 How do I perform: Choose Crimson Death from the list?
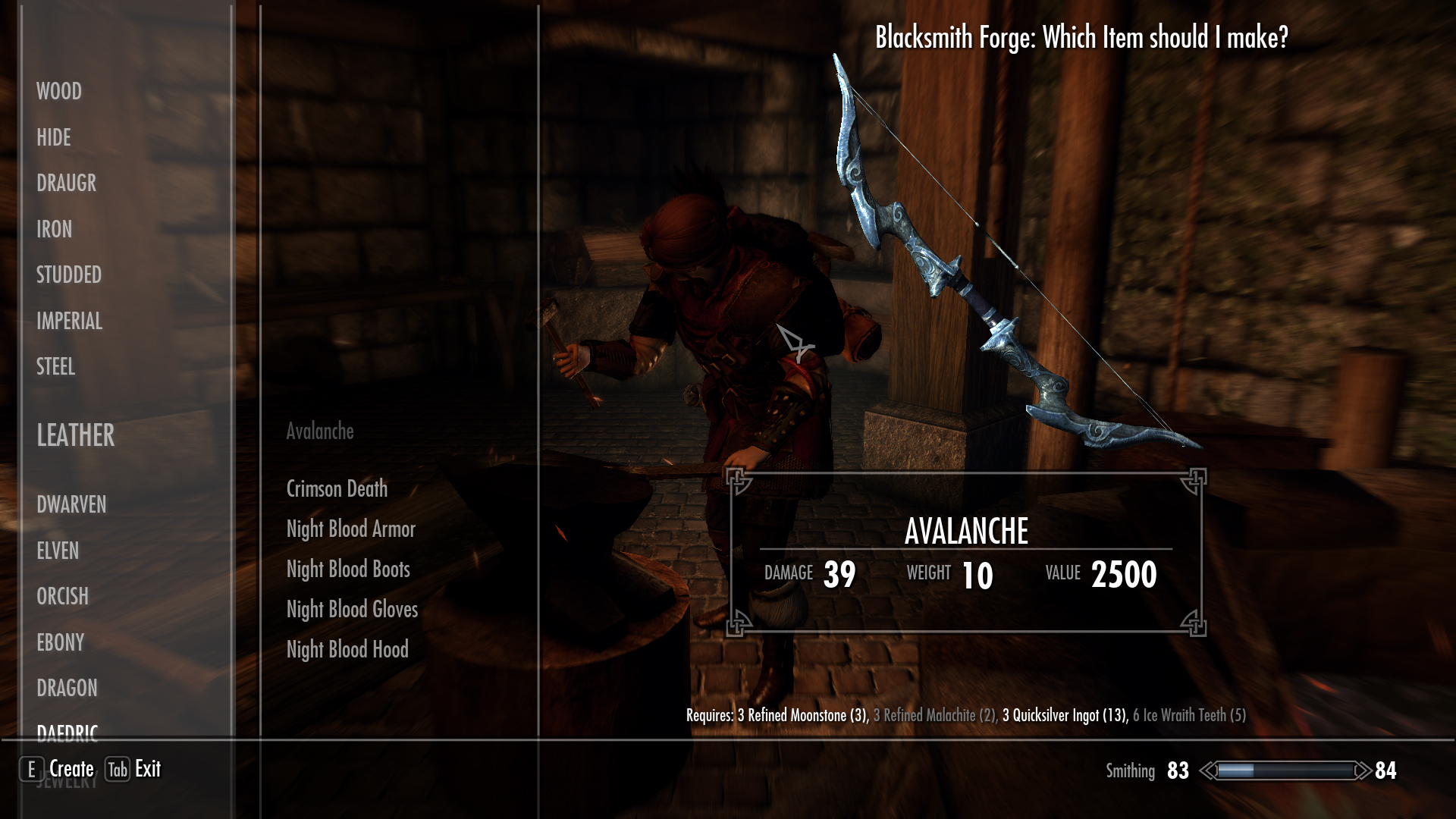pos(337,488)
